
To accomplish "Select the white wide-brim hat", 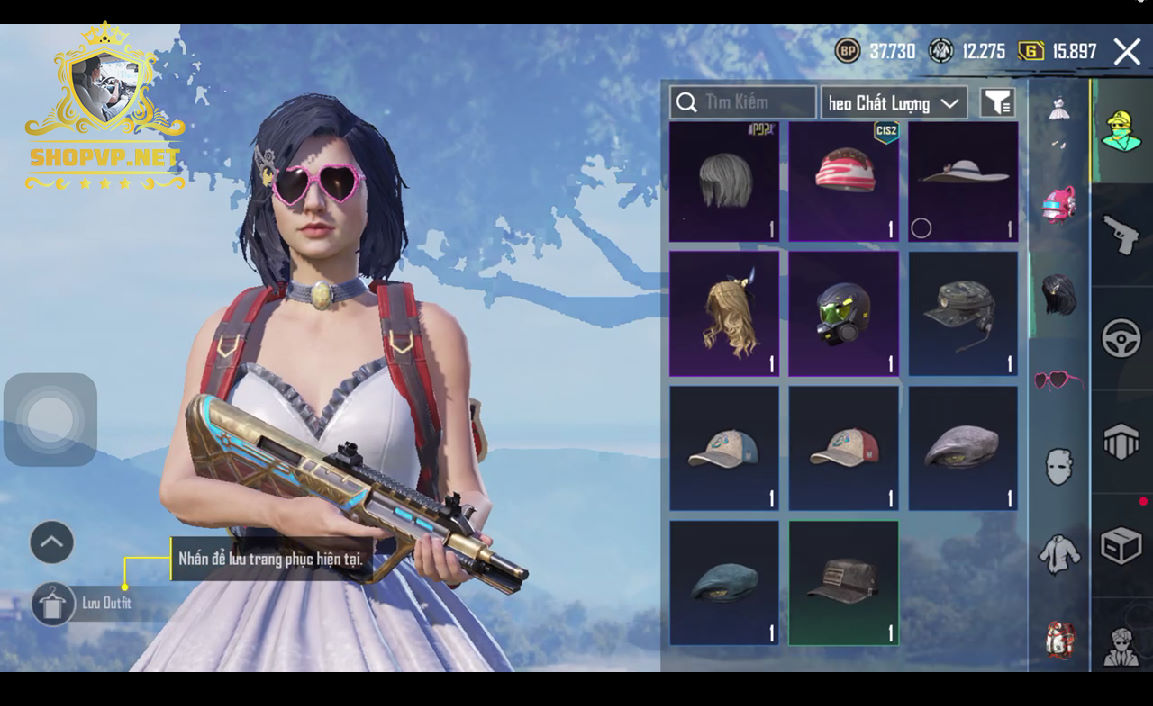I will coord(963,182).
